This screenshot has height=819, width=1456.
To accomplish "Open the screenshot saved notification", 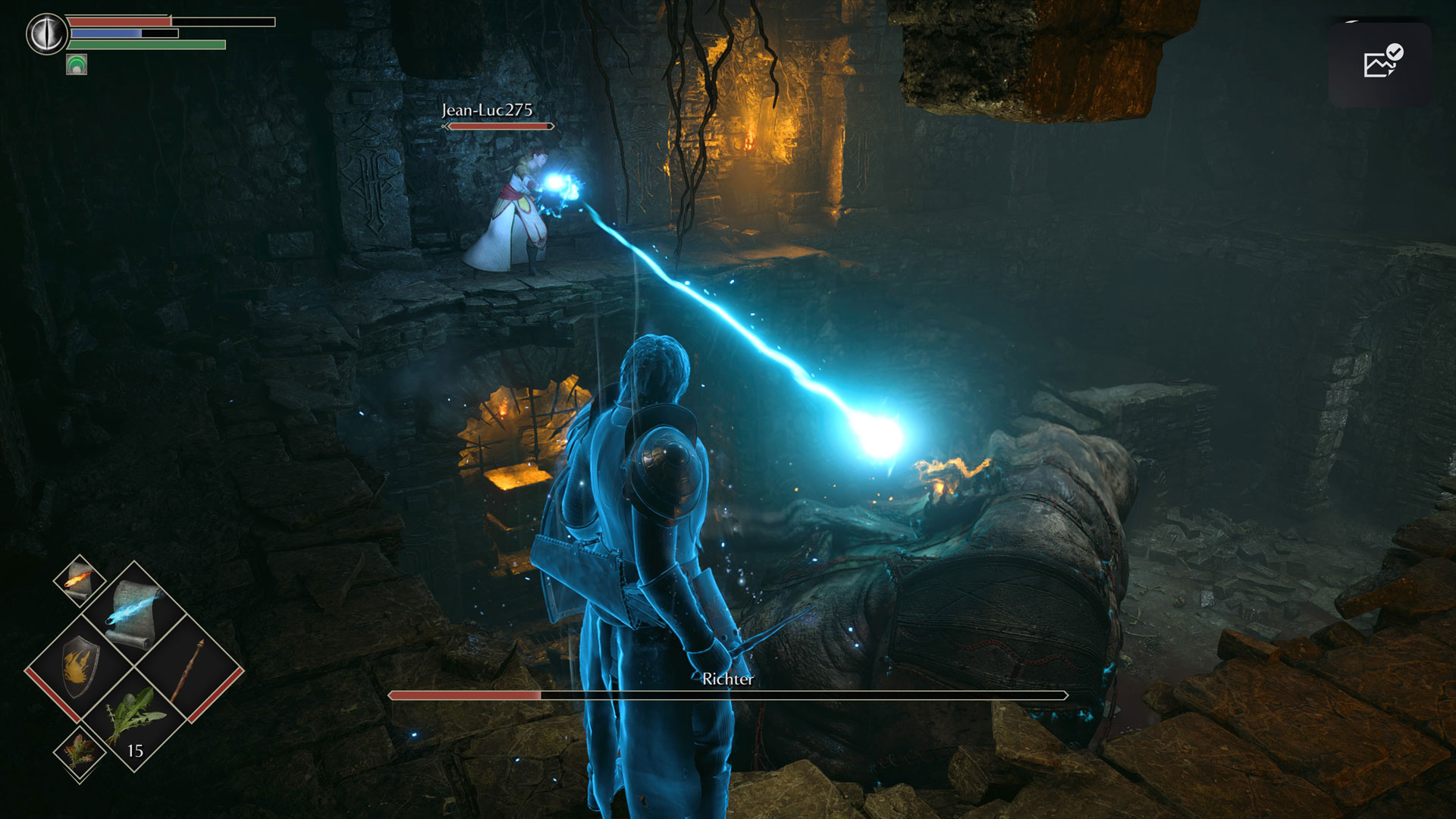I will tap(1379, 64).
